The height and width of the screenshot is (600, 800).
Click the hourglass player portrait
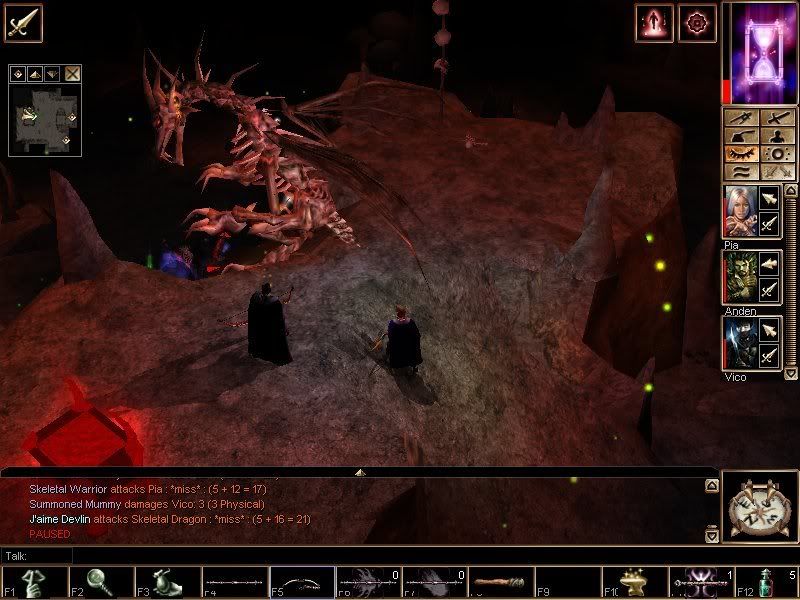pyautogui.click(x=759, y=52)
